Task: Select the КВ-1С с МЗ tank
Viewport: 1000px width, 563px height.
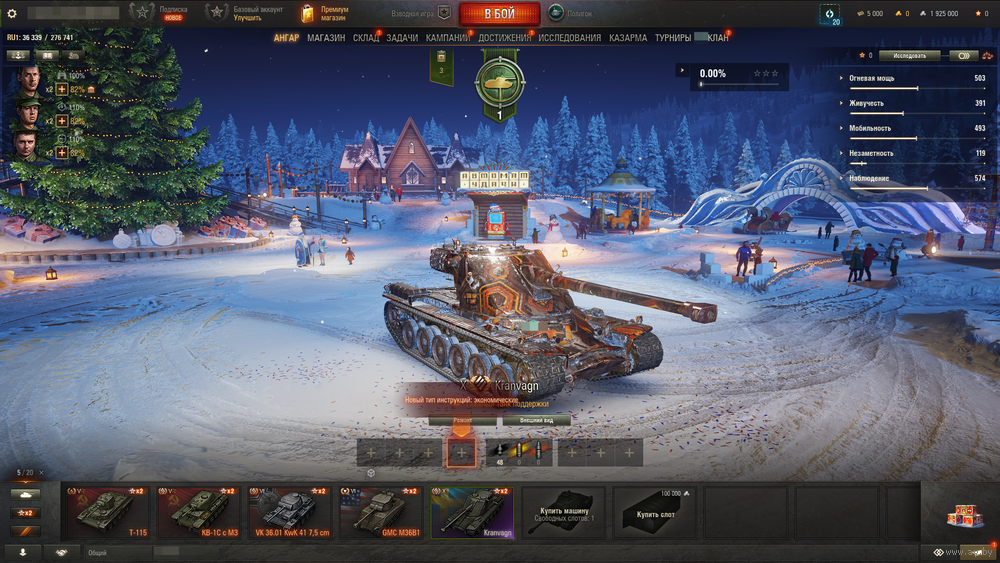Action: pos(201,513)
